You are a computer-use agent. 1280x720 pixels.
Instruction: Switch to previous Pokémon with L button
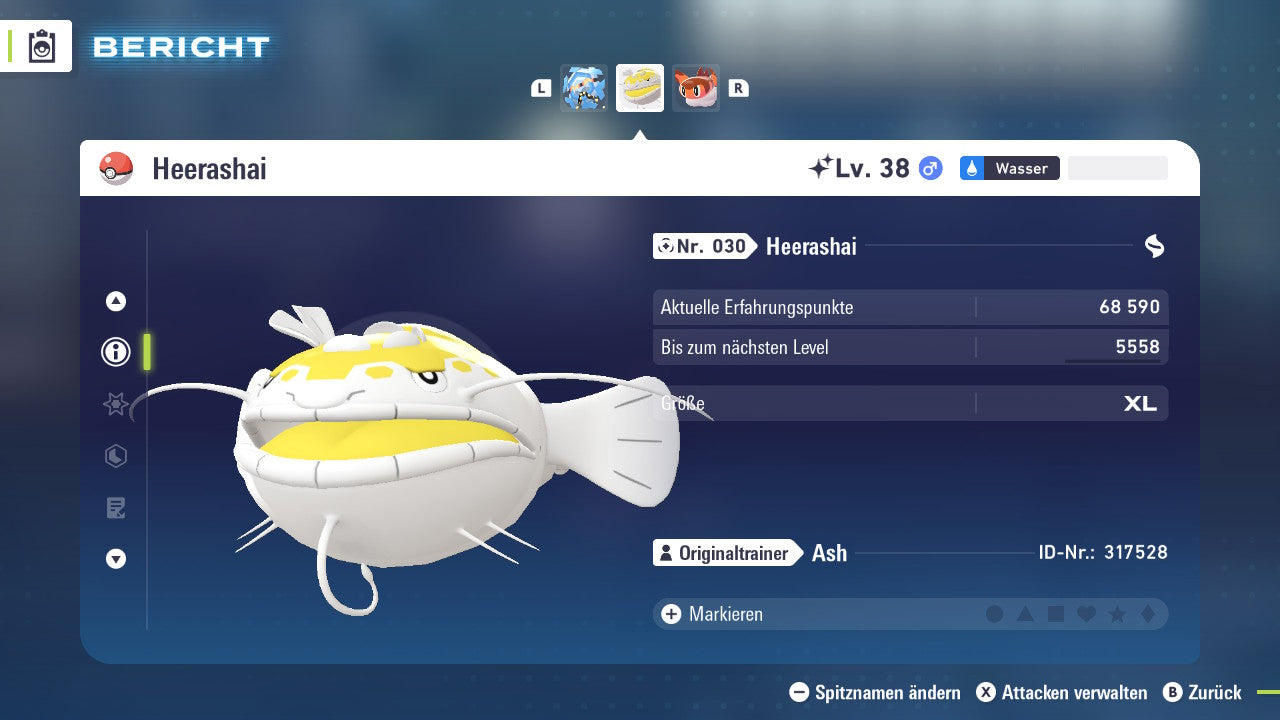click(x=540, y=88)
